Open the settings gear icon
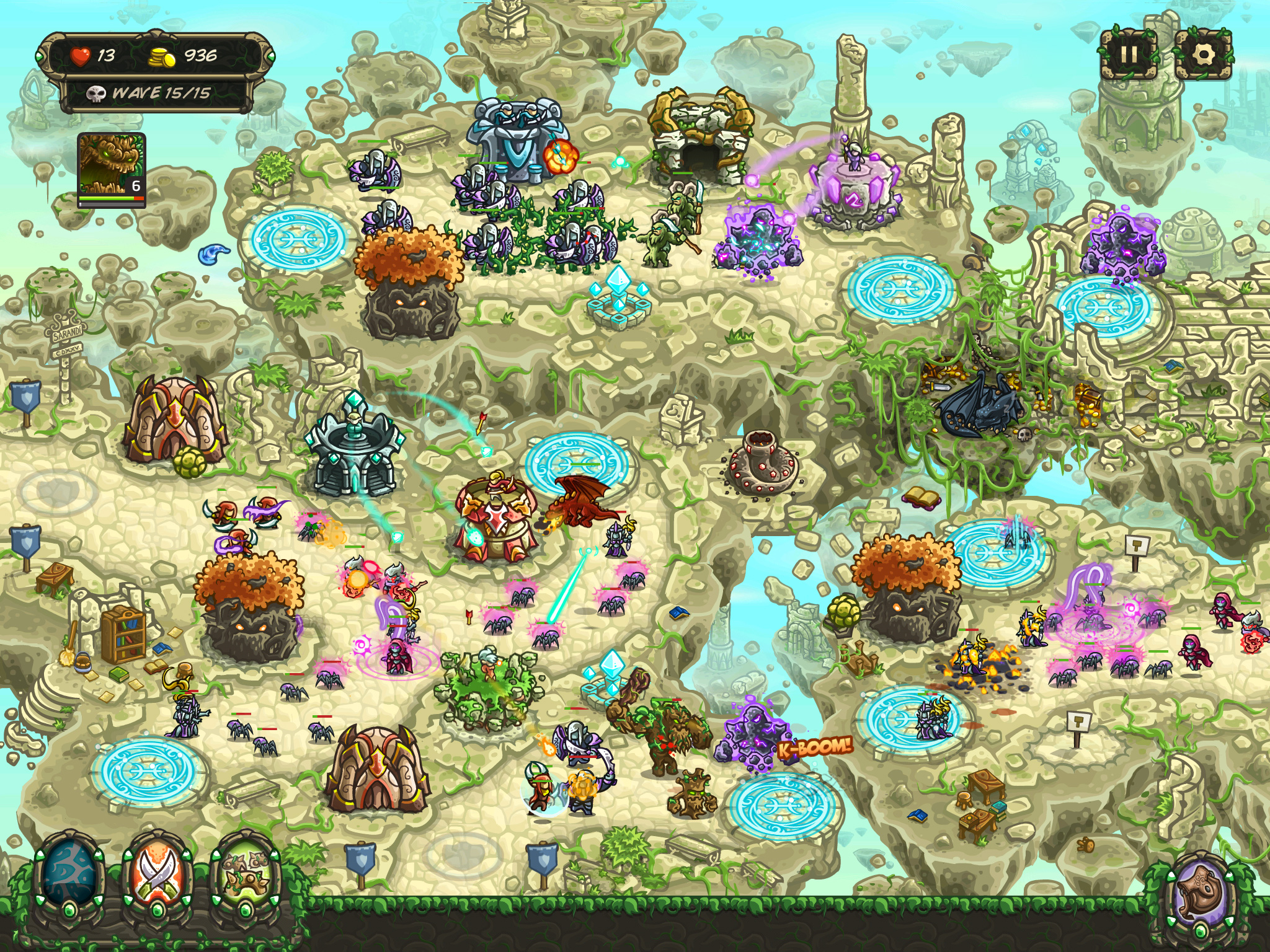Screen dimensions: 1270x952 1206,55
